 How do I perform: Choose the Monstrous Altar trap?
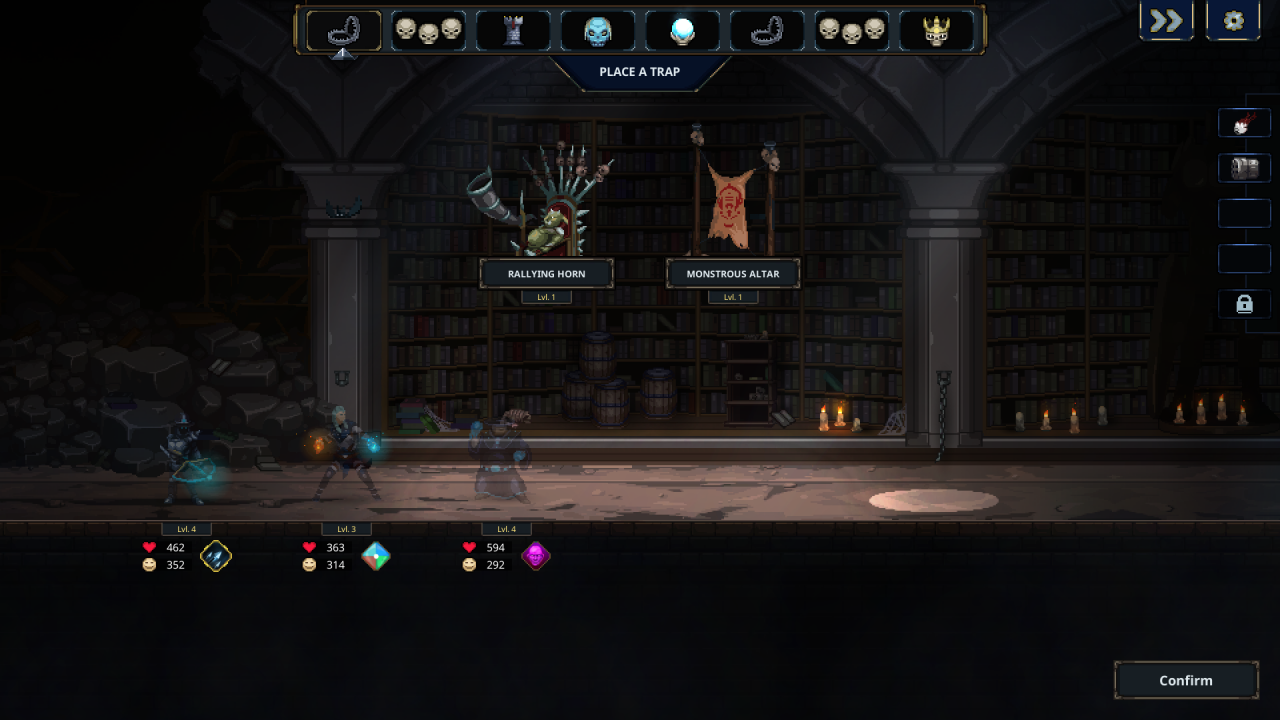tap(733, 273)
